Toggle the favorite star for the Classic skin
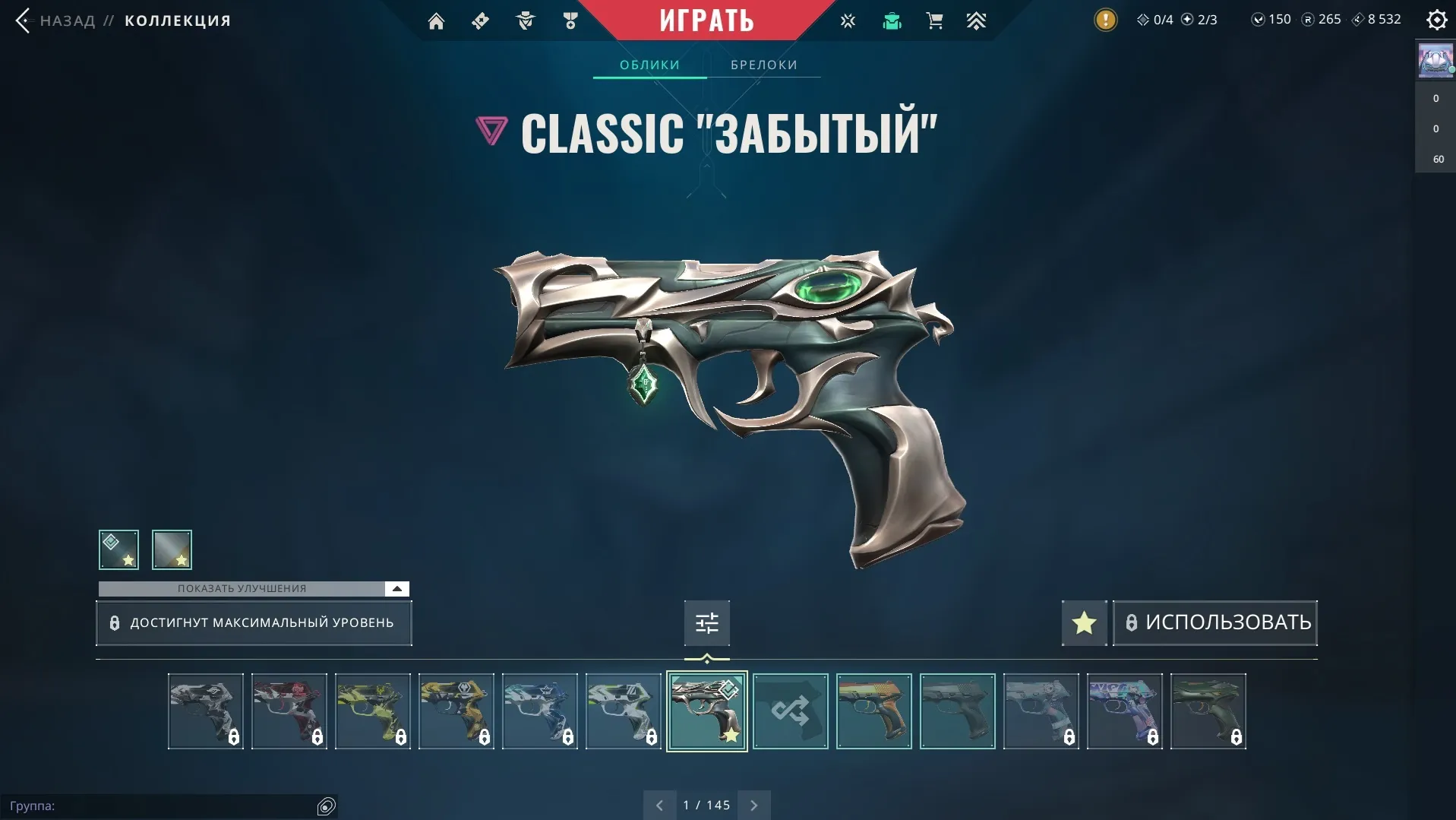 (1084, 622)
